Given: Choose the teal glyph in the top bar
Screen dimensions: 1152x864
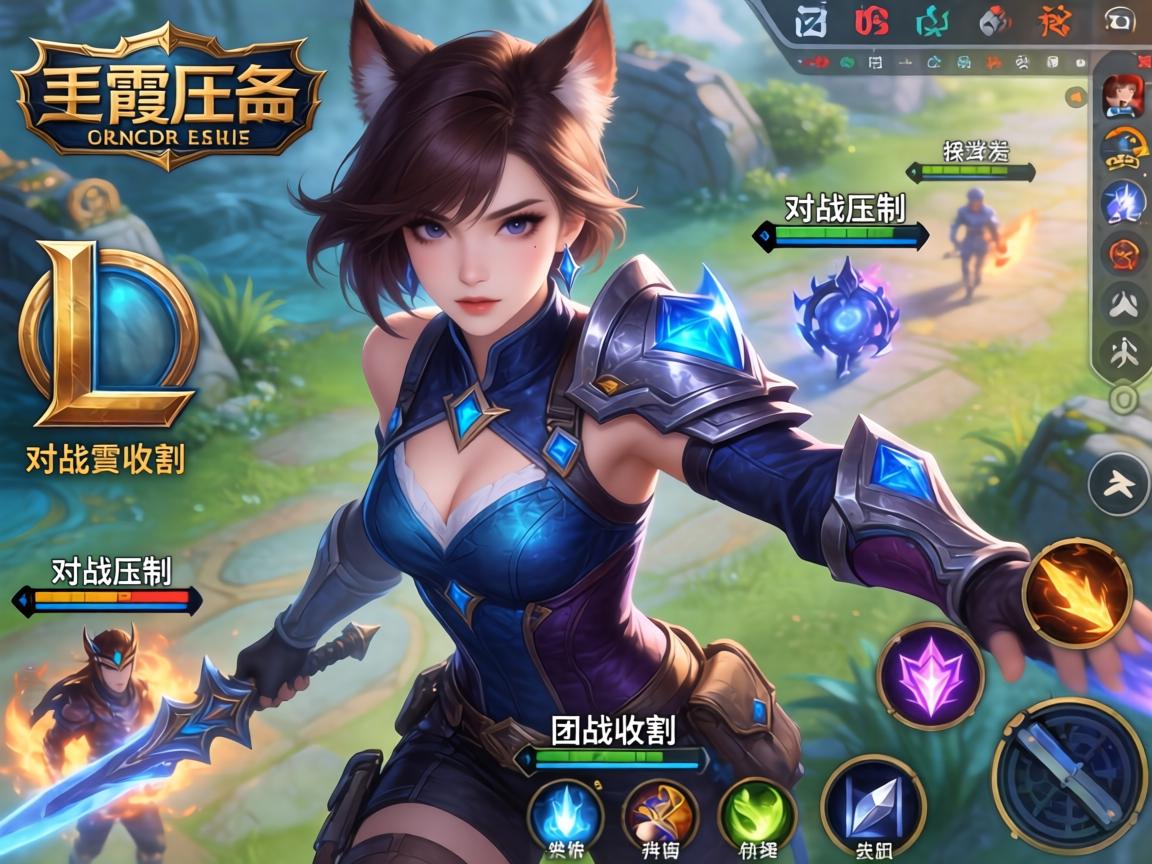Looking at the screenshot, I should pos(933,22).
